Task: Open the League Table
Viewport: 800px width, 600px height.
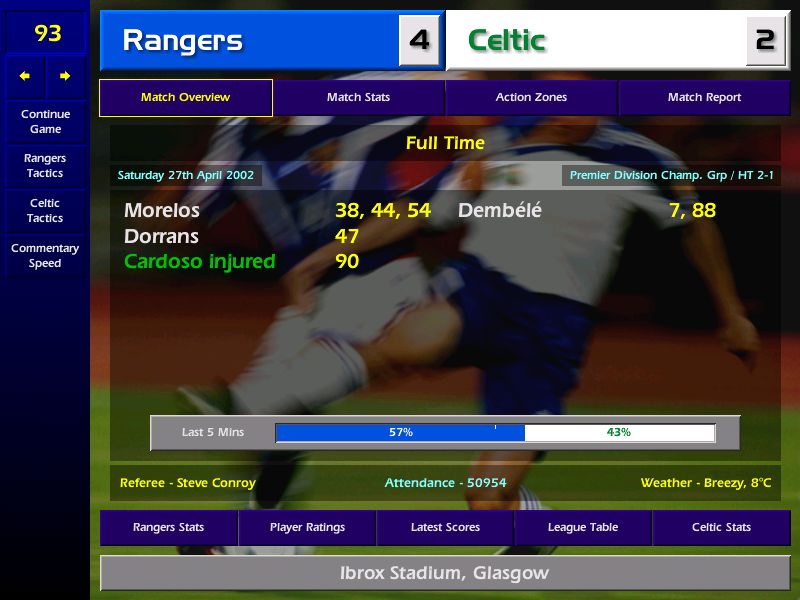Action: point(583,527)
